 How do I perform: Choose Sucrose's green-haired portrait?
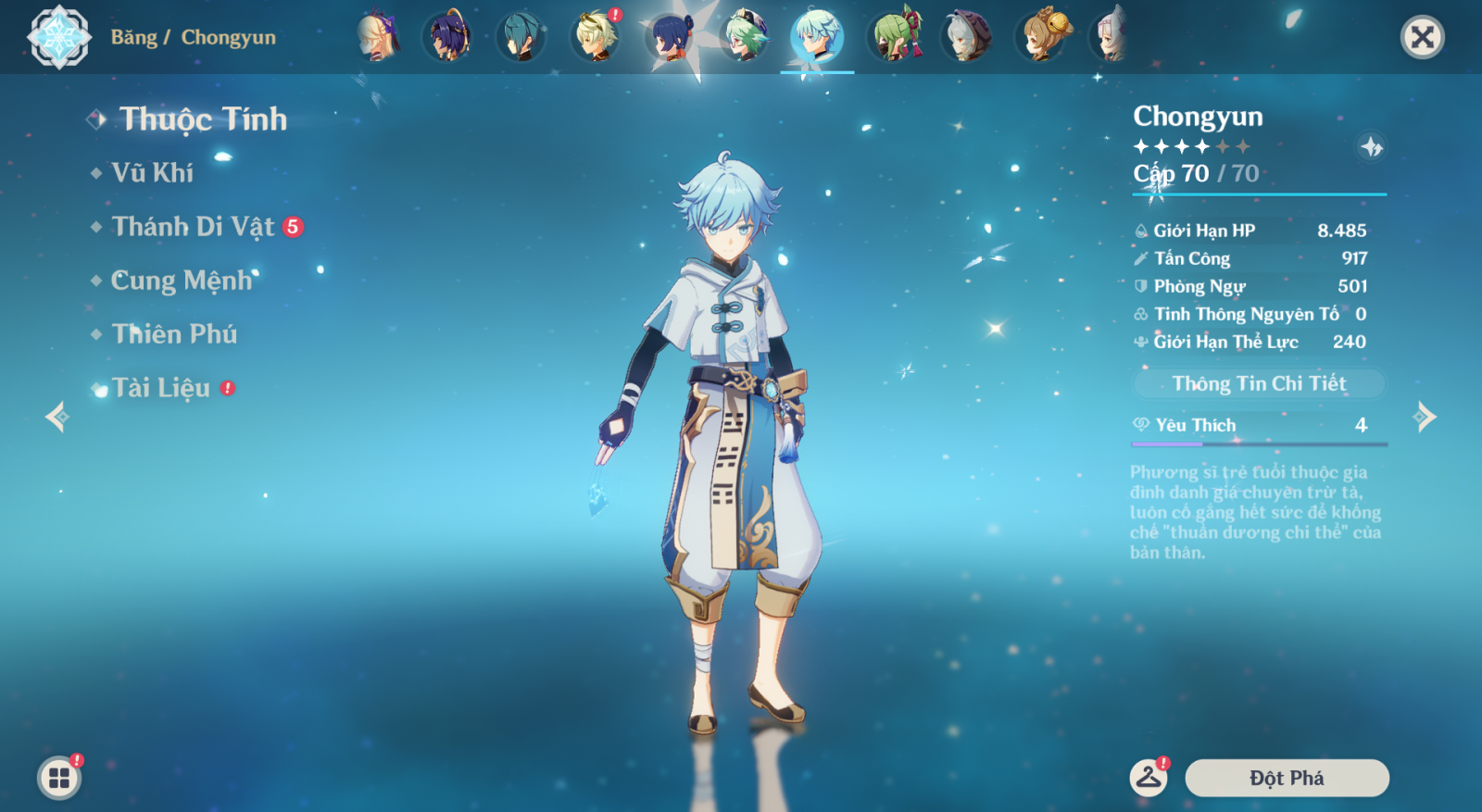click(x=745, y=37)
